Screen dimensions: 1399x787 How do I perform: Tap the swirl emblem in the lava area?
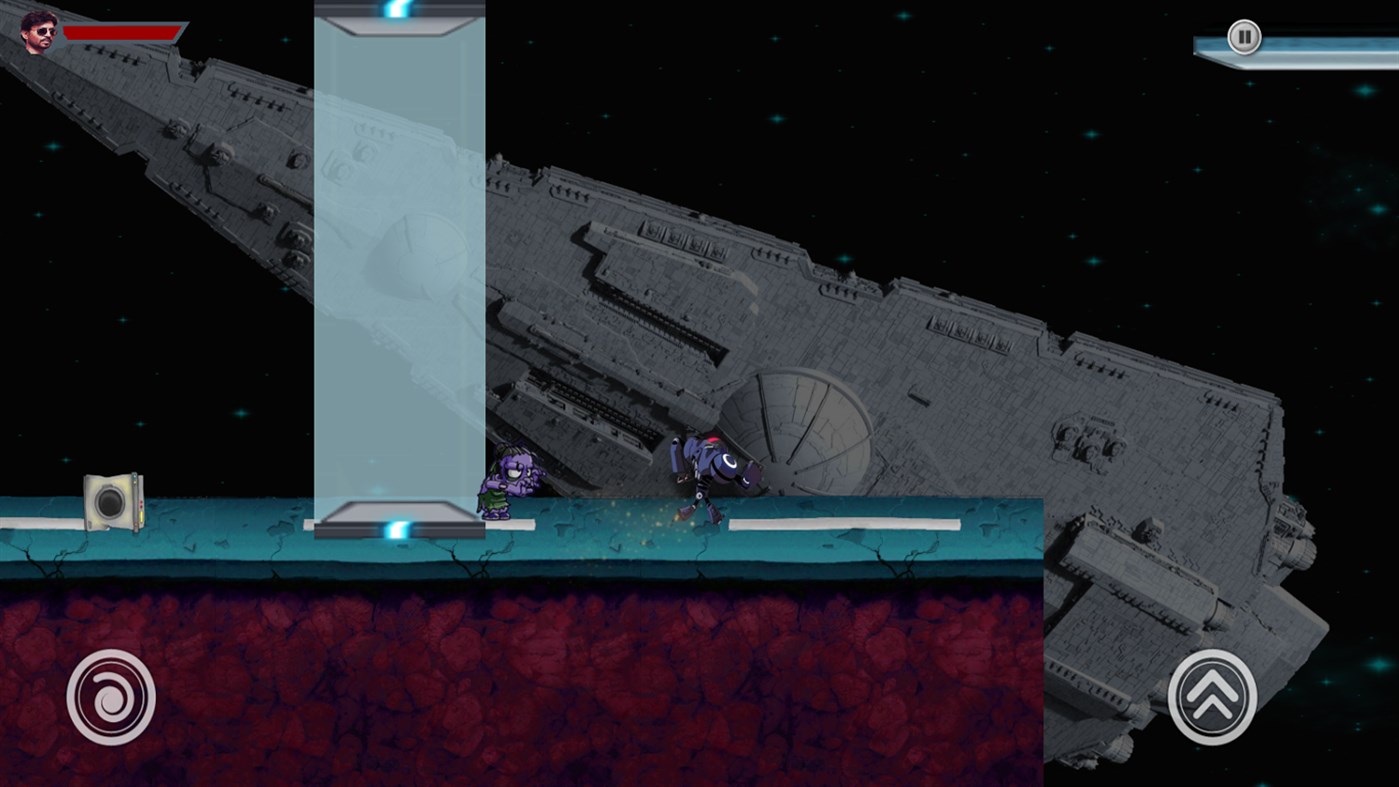(110, 696)
